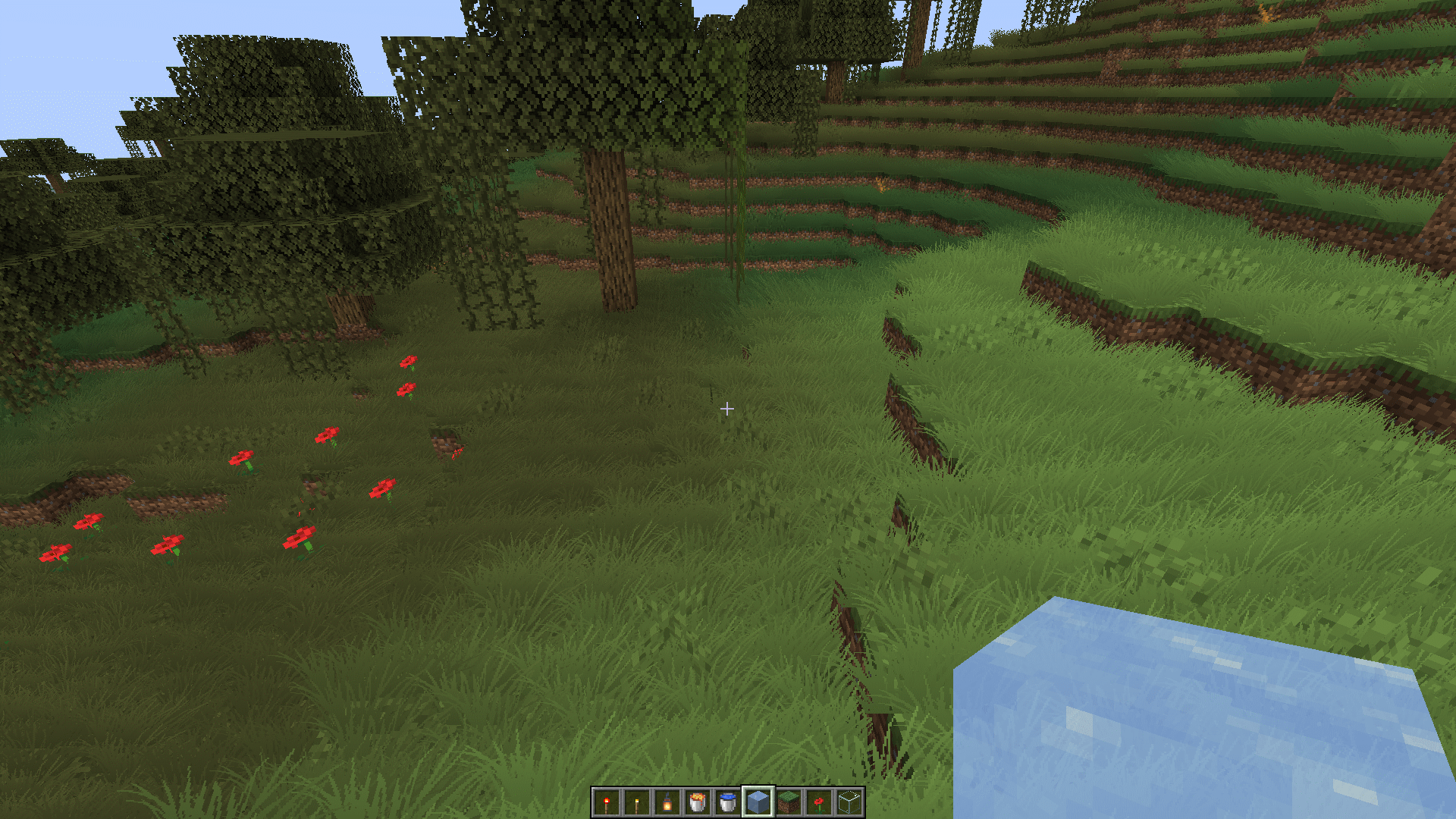Select the water bucket in the hotbar
Screen dimensions: 1456x819
(x=728, y=802)
